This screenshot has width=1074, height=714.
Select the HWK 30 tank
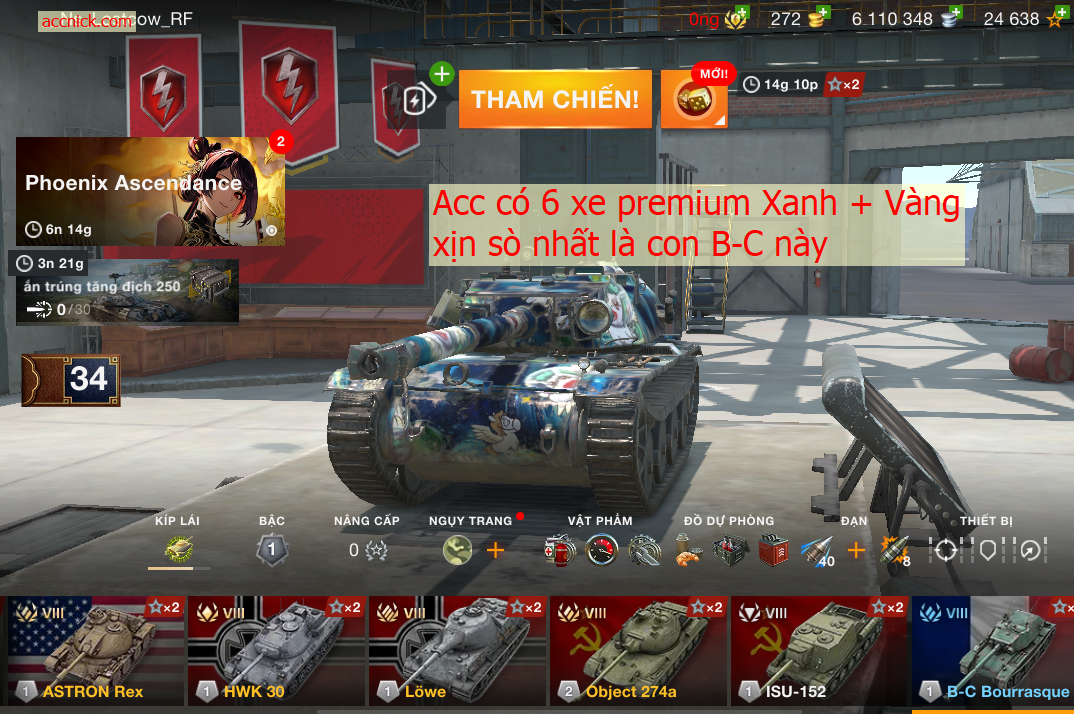277,651
